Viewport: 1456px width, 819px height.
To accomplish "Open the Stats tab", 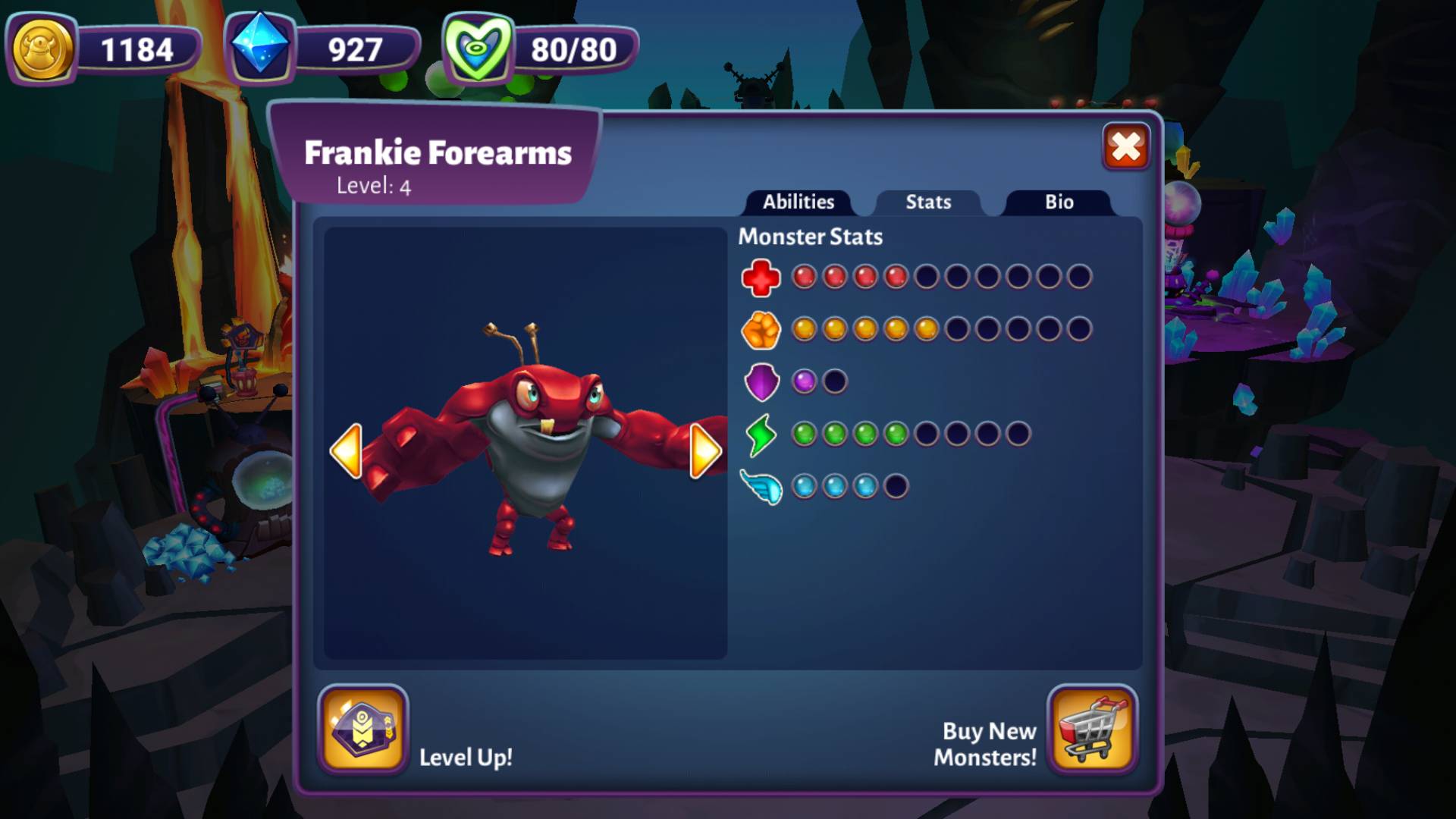I will pos(928,202).
